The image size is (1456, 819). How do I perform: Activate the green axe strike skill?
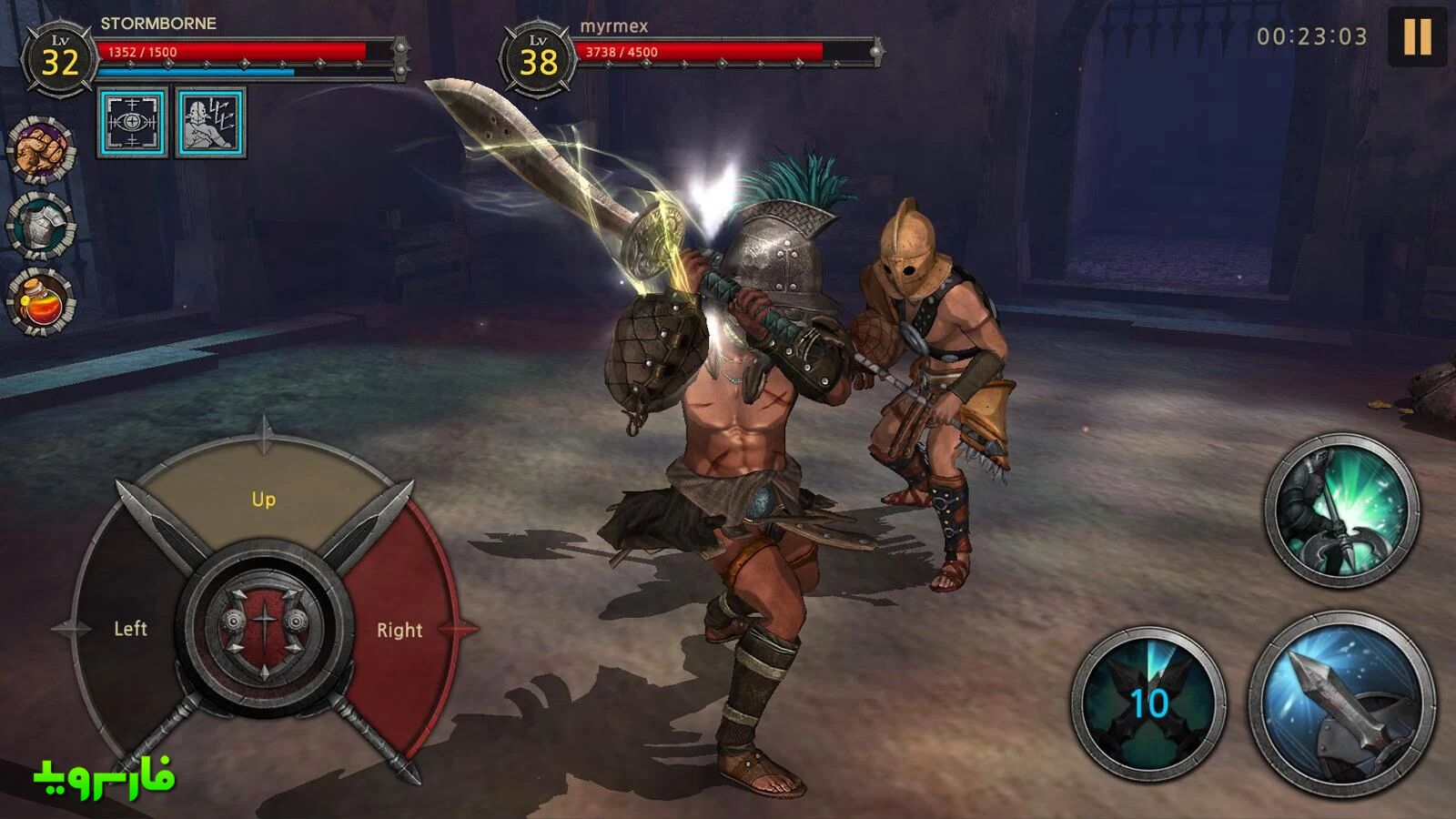1341,510
